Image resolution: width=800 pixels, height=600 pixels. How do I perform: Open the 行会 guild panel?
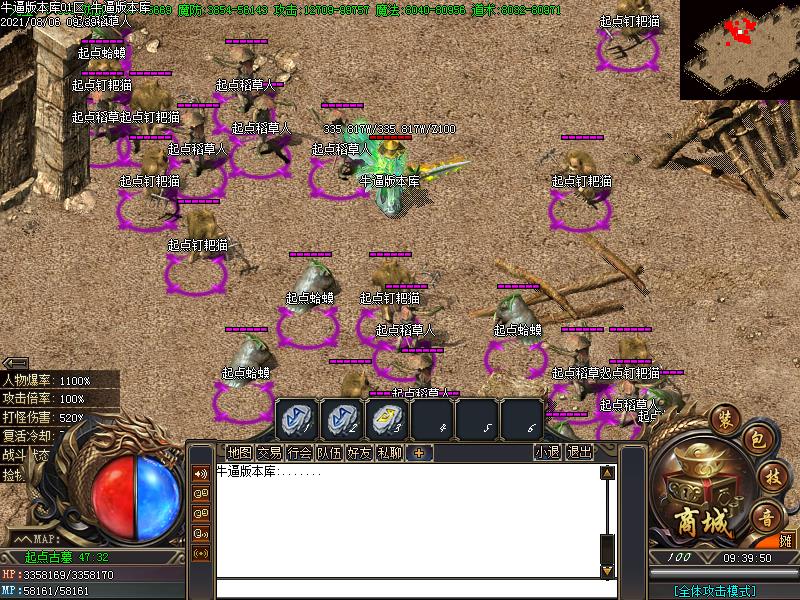coord(299,452)
